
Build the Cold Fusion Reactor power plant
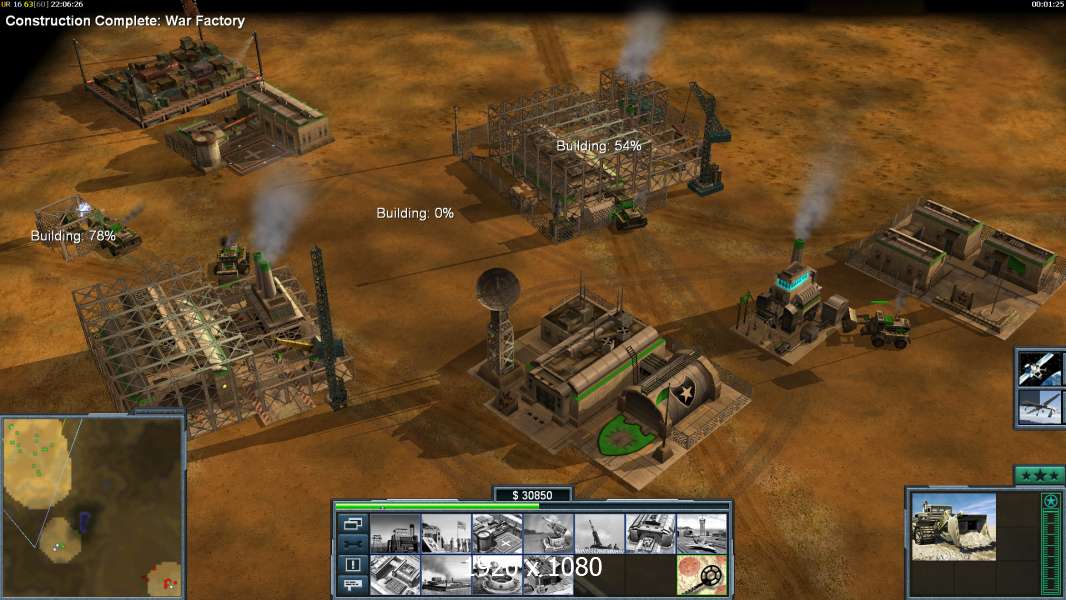pyautogui.click(x=394, y=533)
